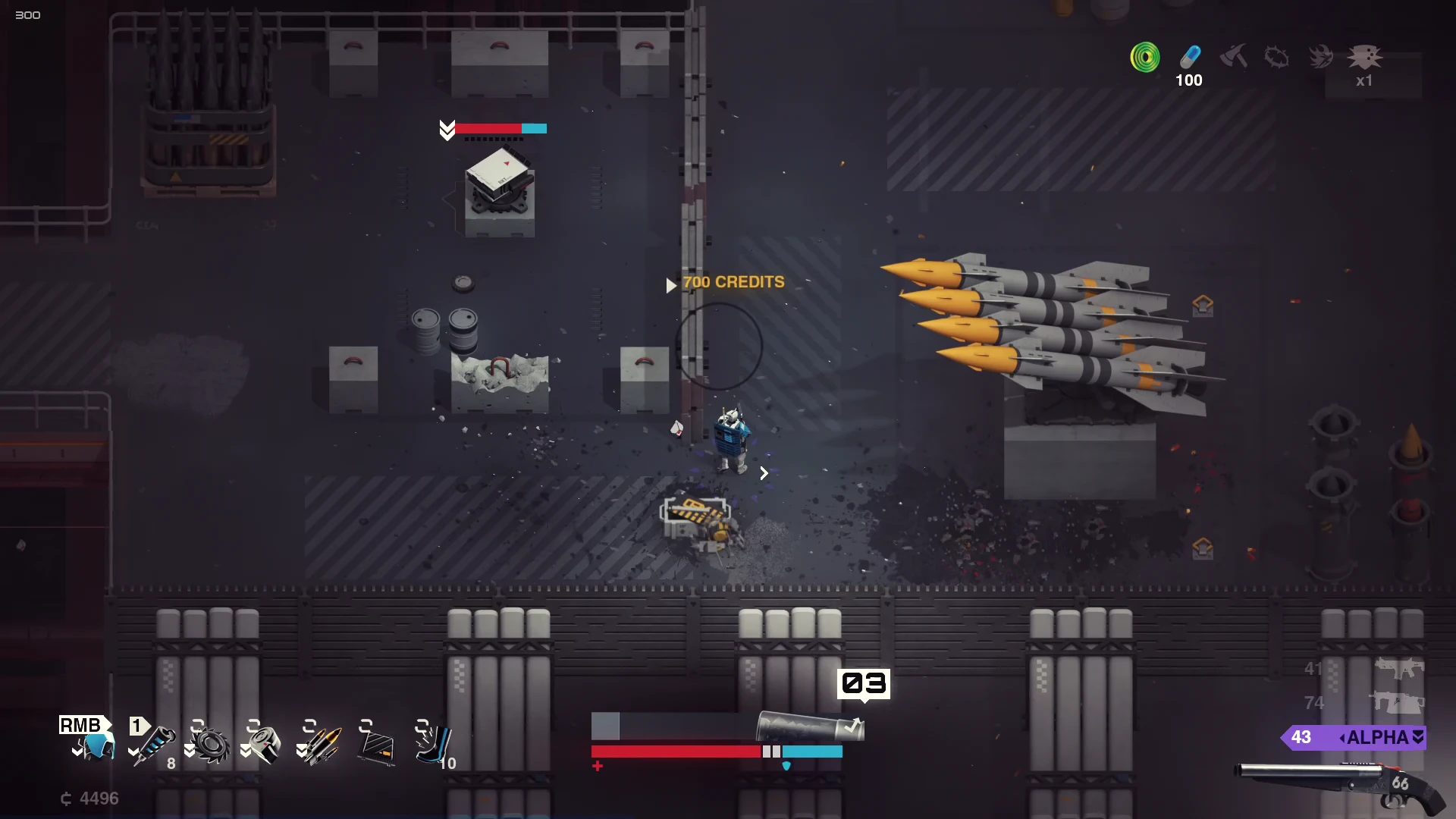1456x819 pixels.
Task: Click the blue pill capsule icon
Action: 1190,57
